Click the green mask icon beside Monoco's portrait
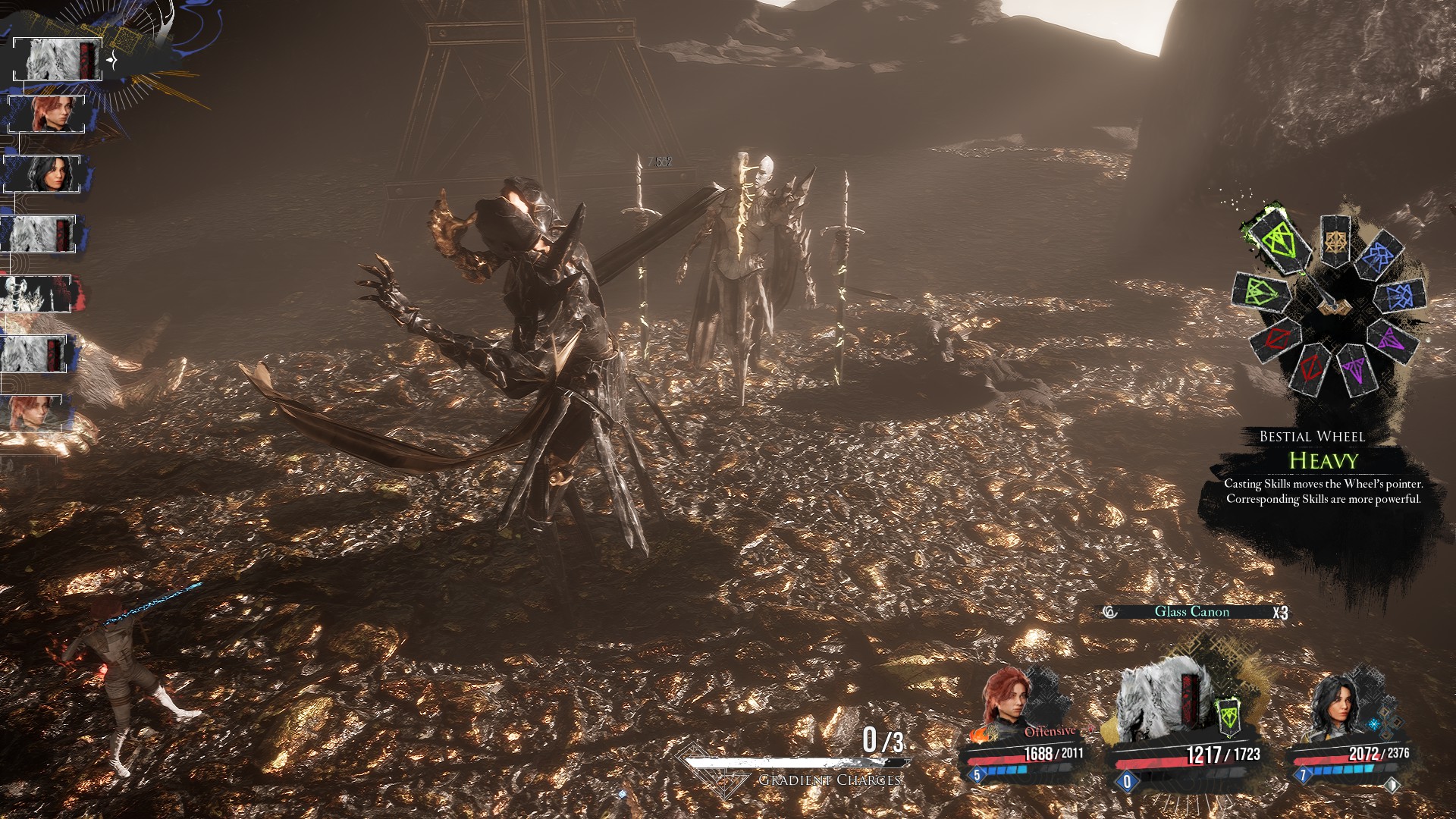 pyautogui.click(x=1228, y=717)
